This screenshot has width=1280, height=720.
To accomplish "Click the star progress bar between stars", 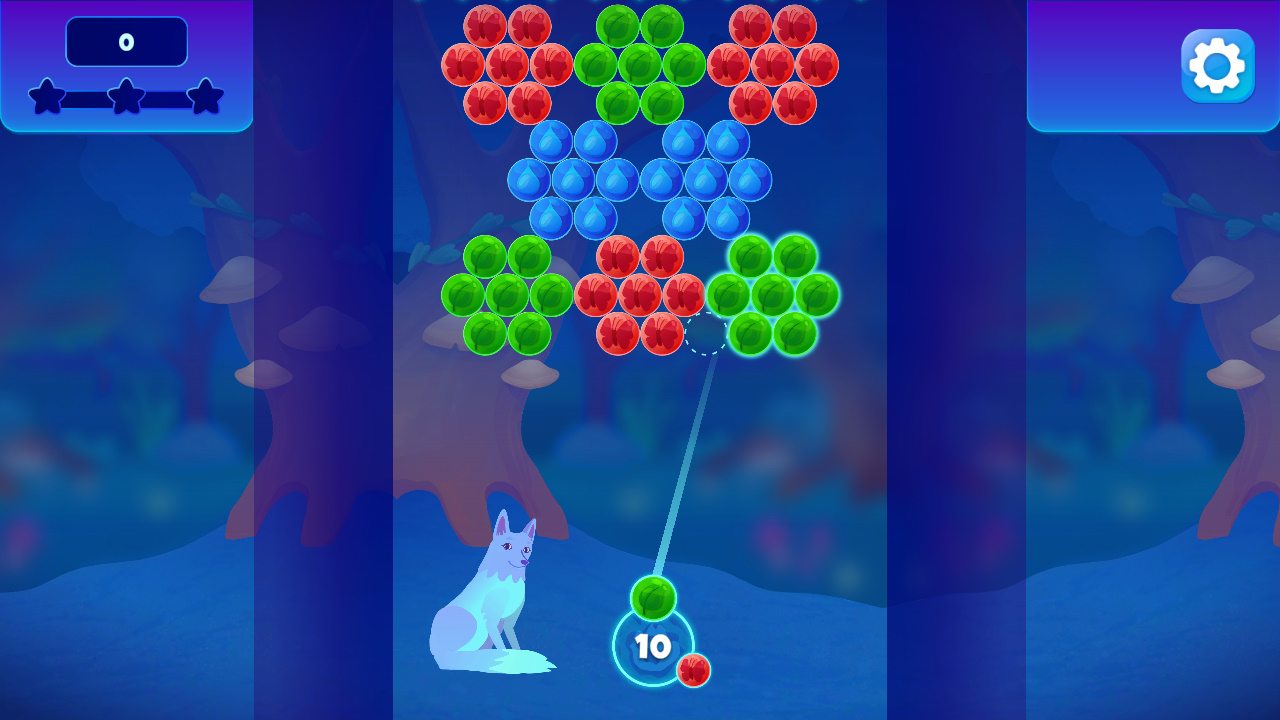I will [x=85, y=98].
